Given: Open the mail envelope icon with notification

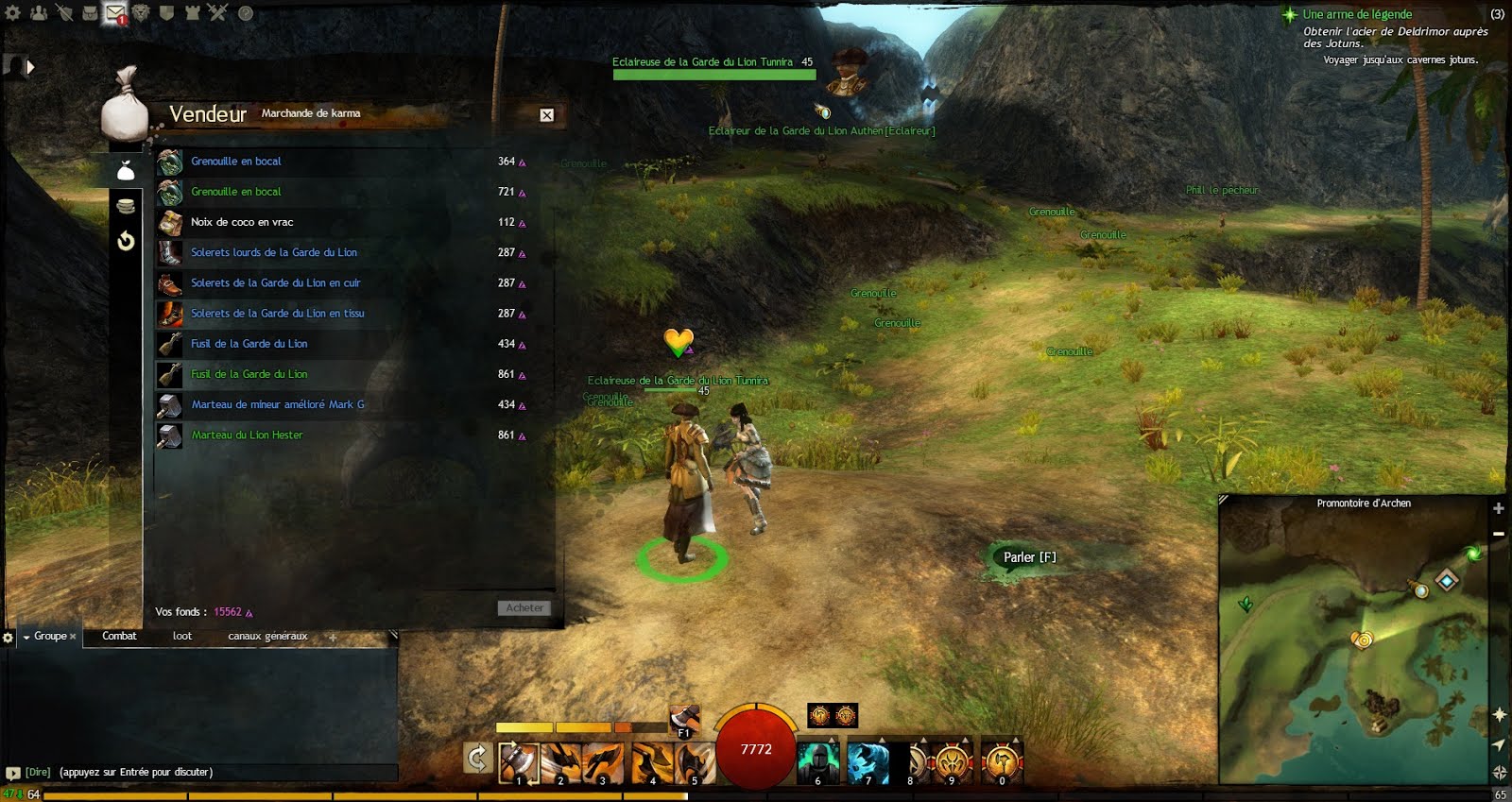Looking at the screenshot, I should tap(114, 13).
